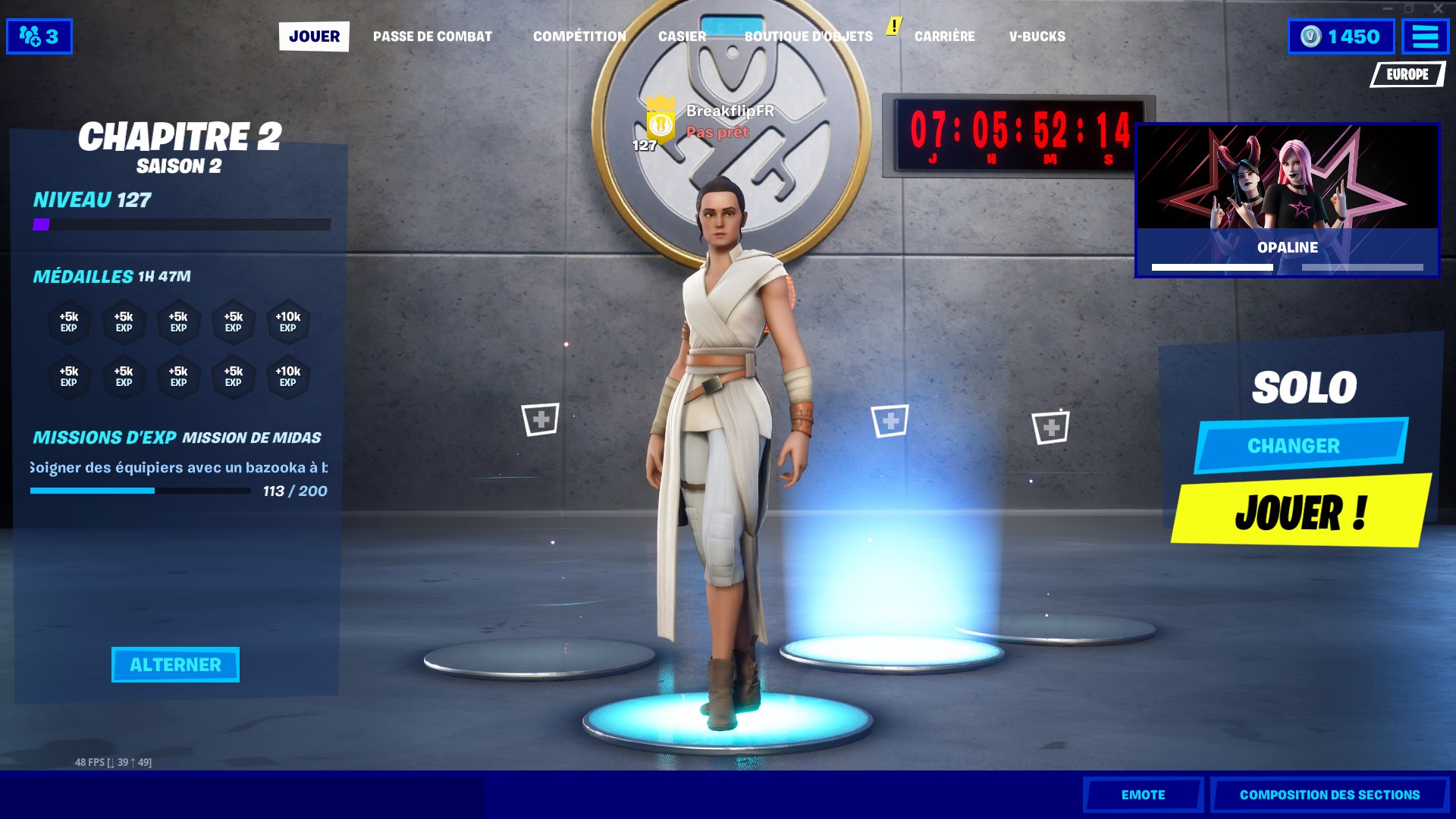
Task: Select the first +5k EXP medal hexagon
Action: (x=69, y=322)
